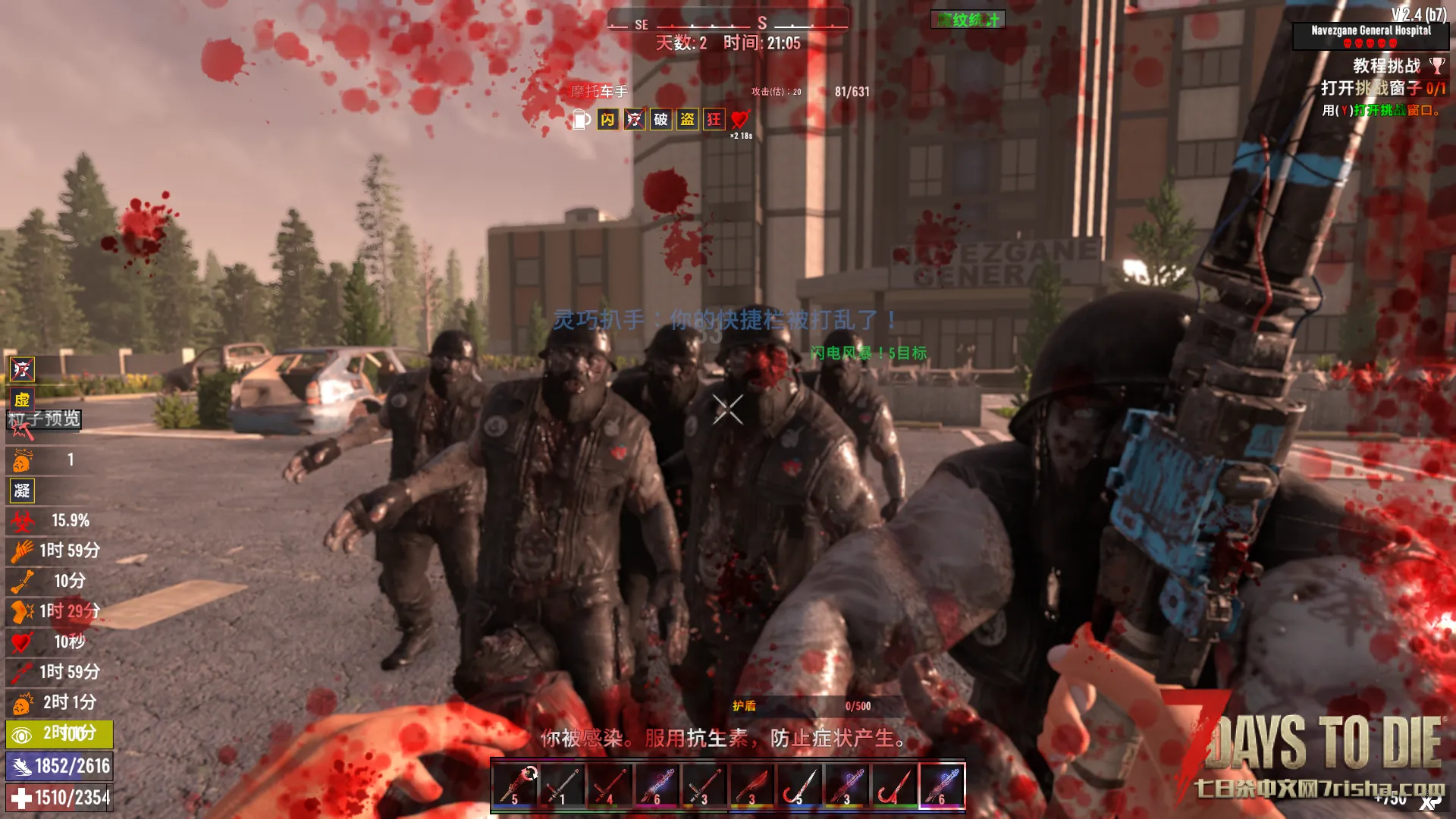Inspect the 破 enemy buff icon
The image size is (1456, 819).
(x=661, y=120)
